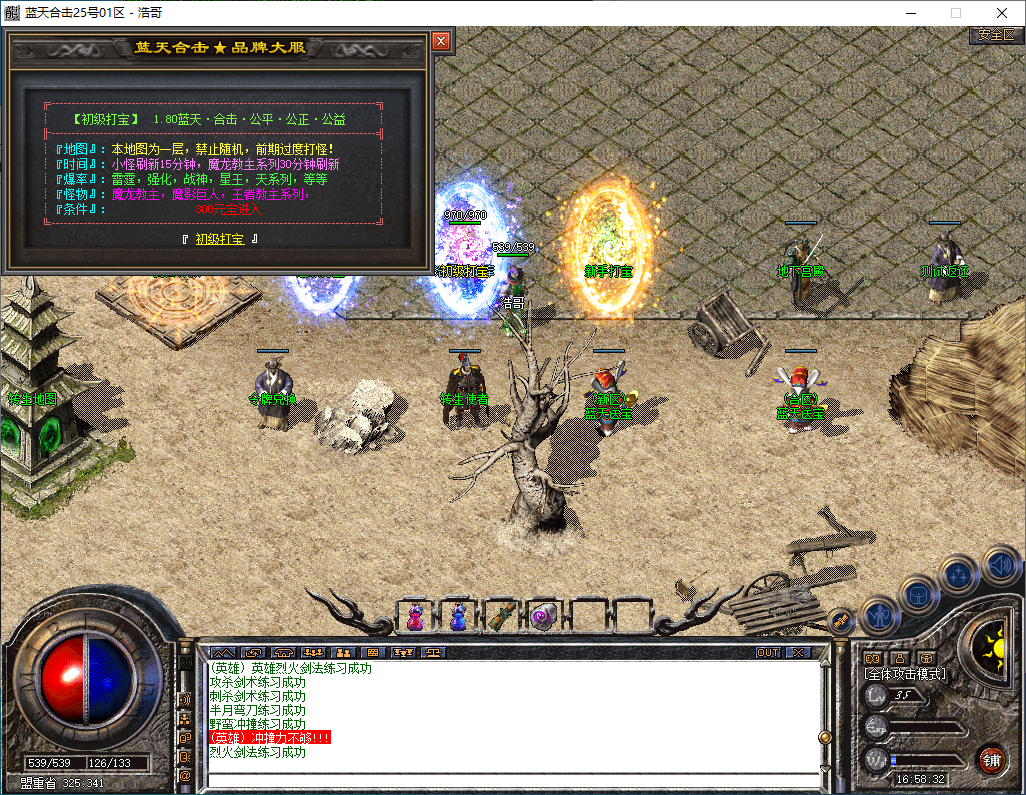1026x795 pixels.
Task: Click the first mountain-shaped chat toolbar button
Action: 221,652
